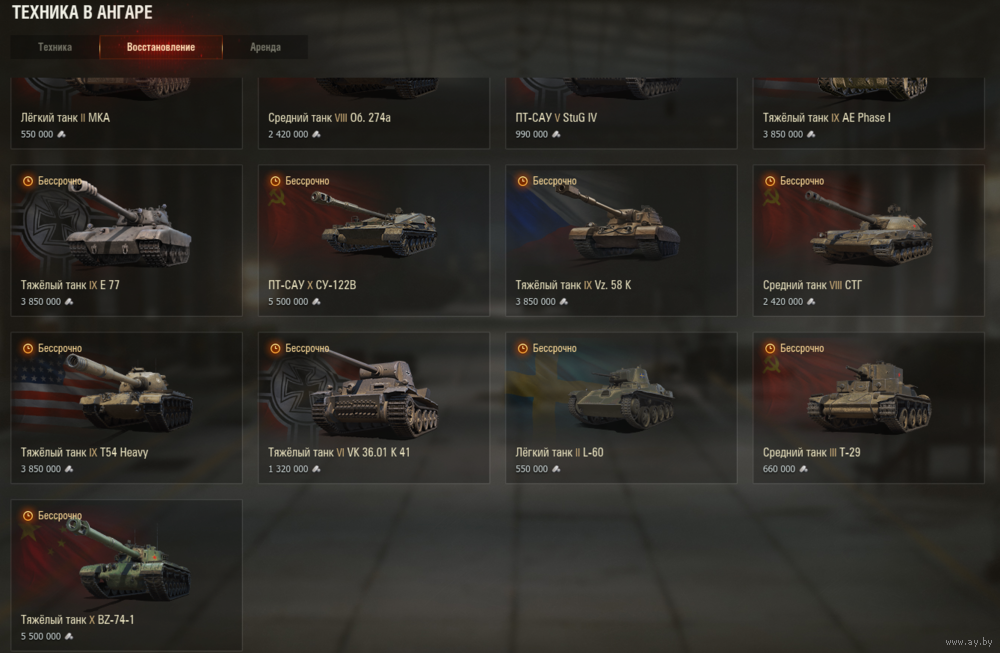
Task: Select the Лёгкий танк II L-60 card
Action: pos(621,407)
